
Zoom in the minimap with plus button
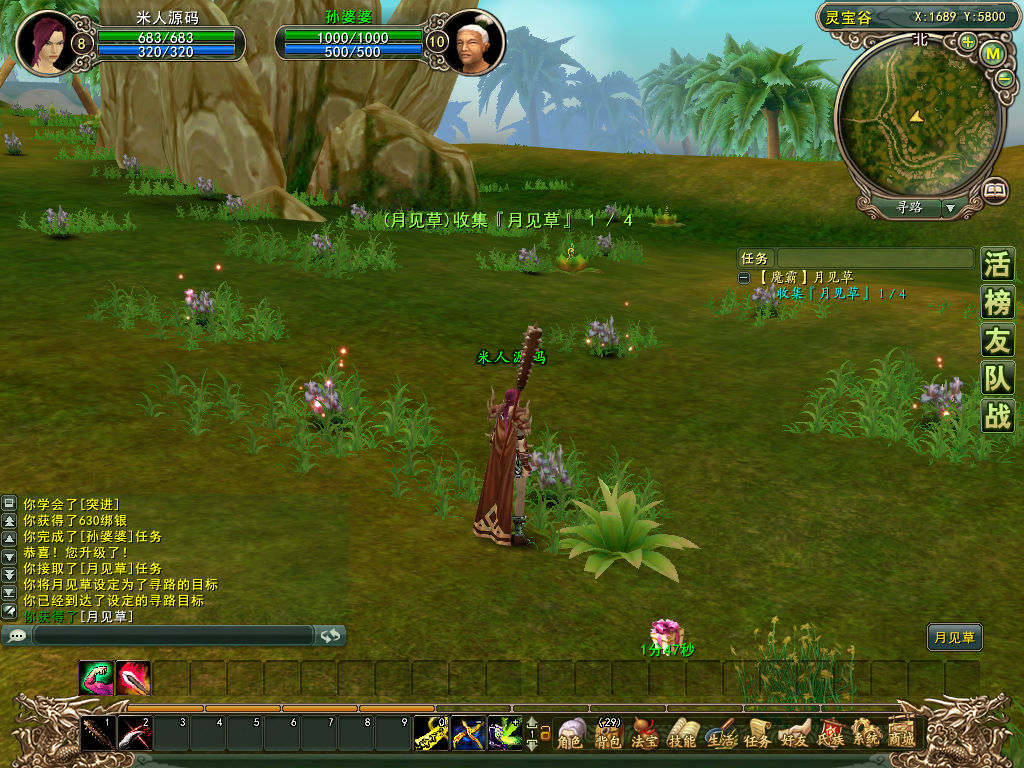pos(968,42)
